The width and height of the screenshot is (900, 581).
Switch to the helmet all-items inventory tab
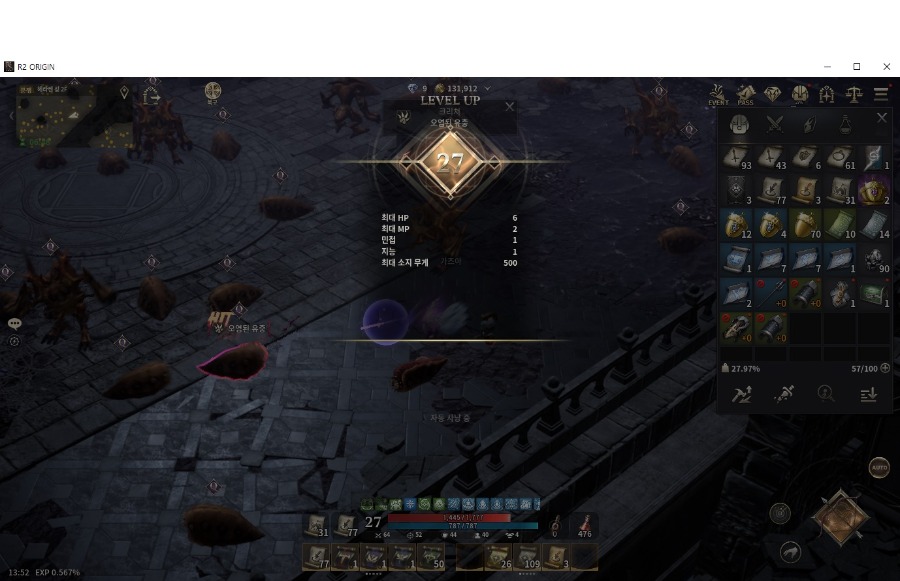coord(739,124)
